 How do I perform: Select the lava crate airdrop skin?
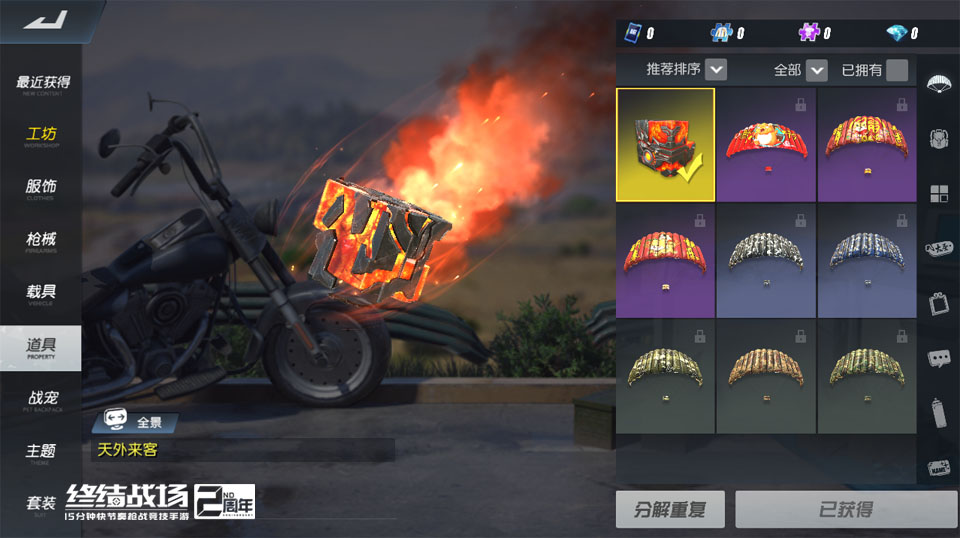point(665,144)
